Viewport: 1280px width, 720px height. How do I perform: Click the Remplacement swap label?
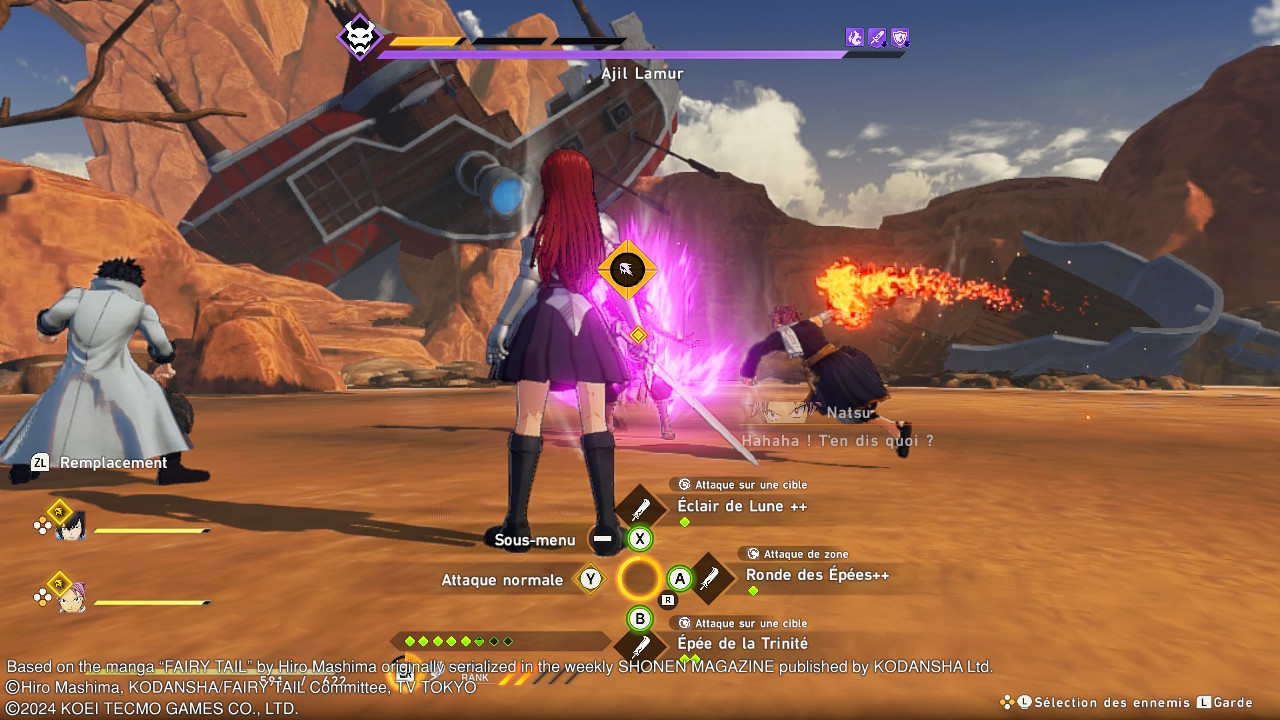(x=112, y=463)
